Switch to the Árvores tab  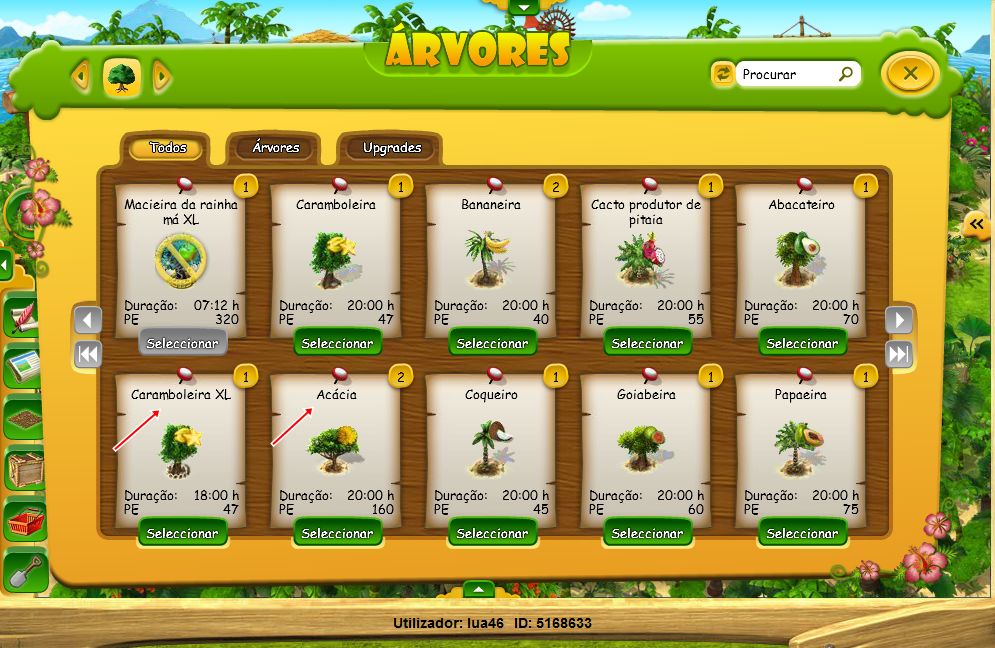point(275,148)
